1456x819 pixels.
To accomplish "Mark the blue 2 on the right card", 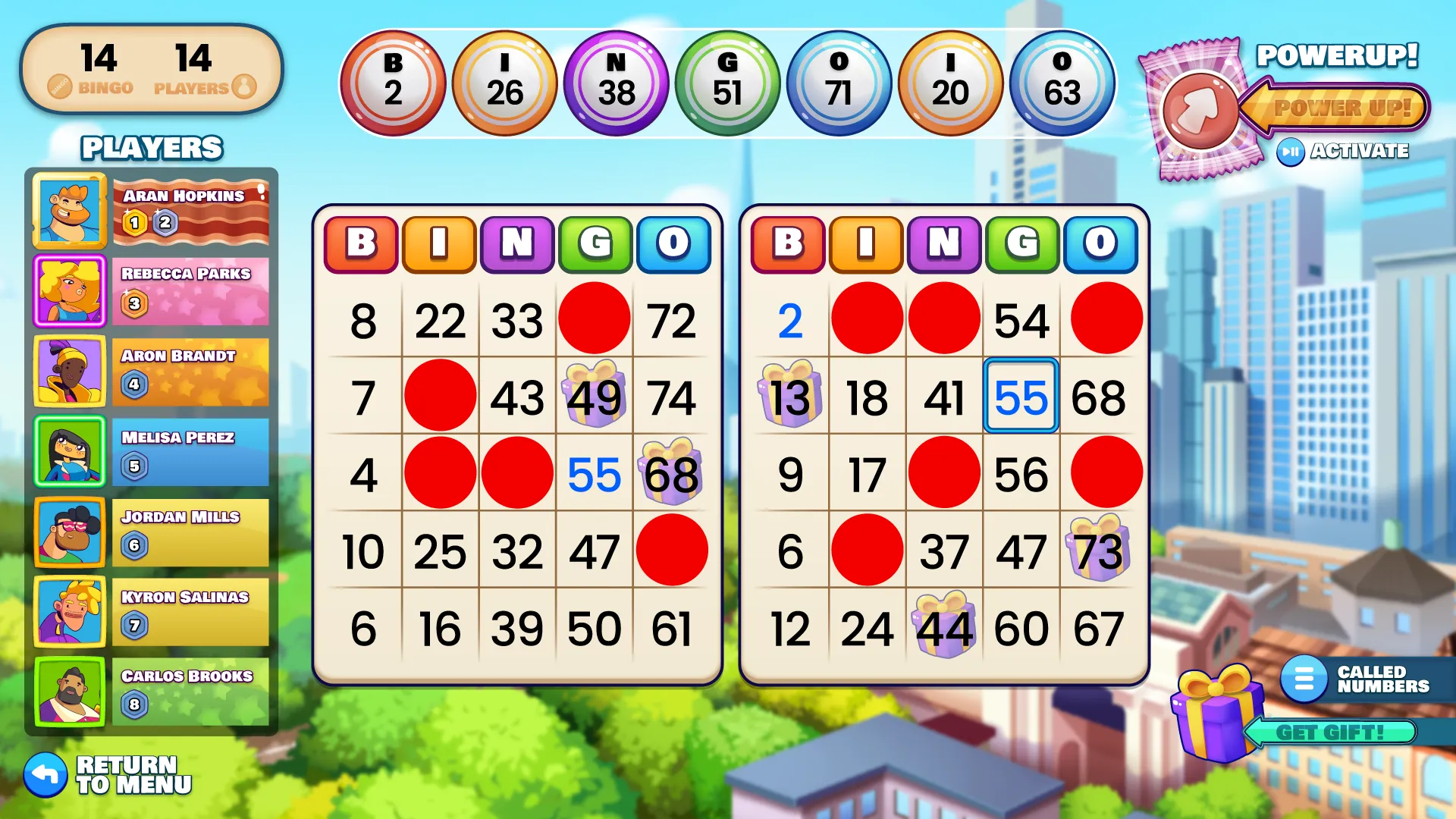I will [x=789, y=321].
